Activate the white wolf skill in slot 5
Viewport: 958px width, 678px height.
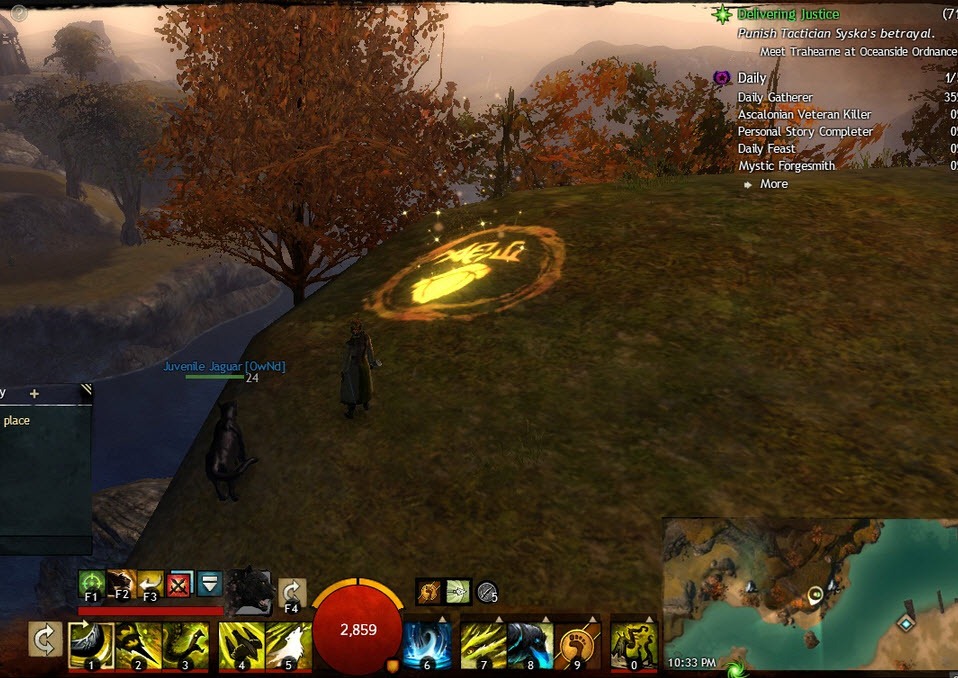point(288,644)
